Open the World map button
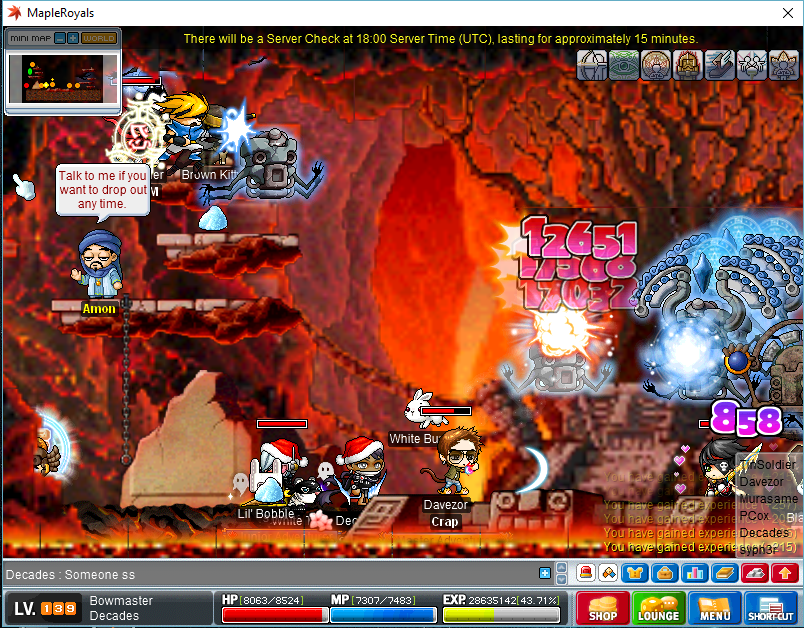Screen dimensions: 804x628 pos(98,38)
